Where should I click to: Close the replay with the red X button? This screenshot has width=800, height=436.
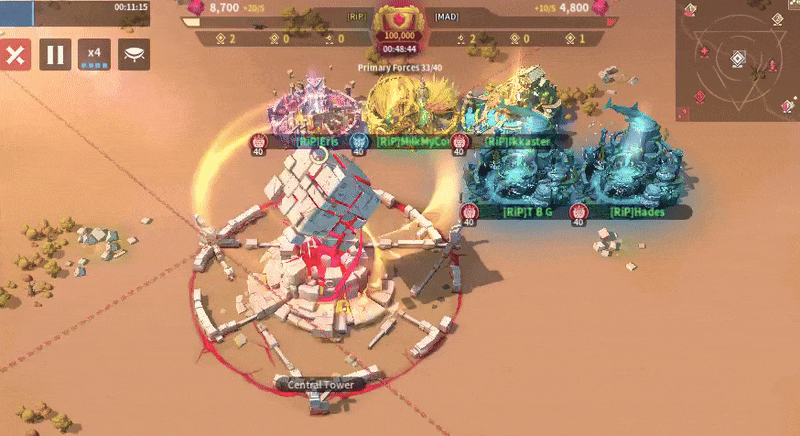point(15,55)
